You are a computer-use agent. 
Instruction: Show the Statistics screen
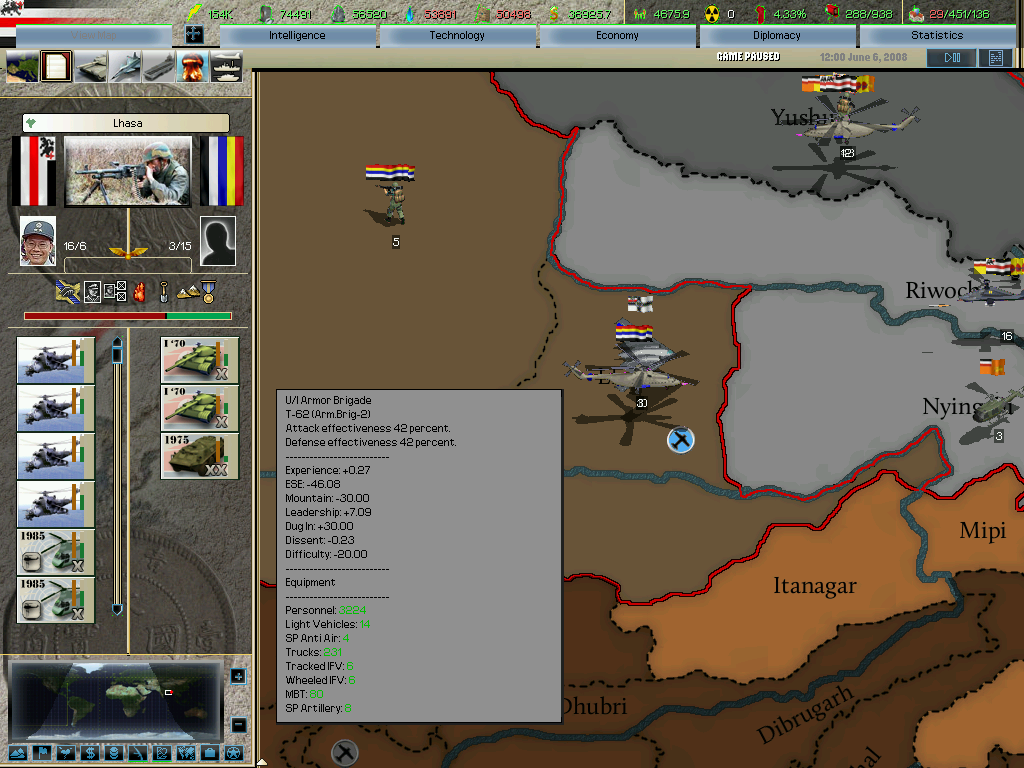point(937,35)
